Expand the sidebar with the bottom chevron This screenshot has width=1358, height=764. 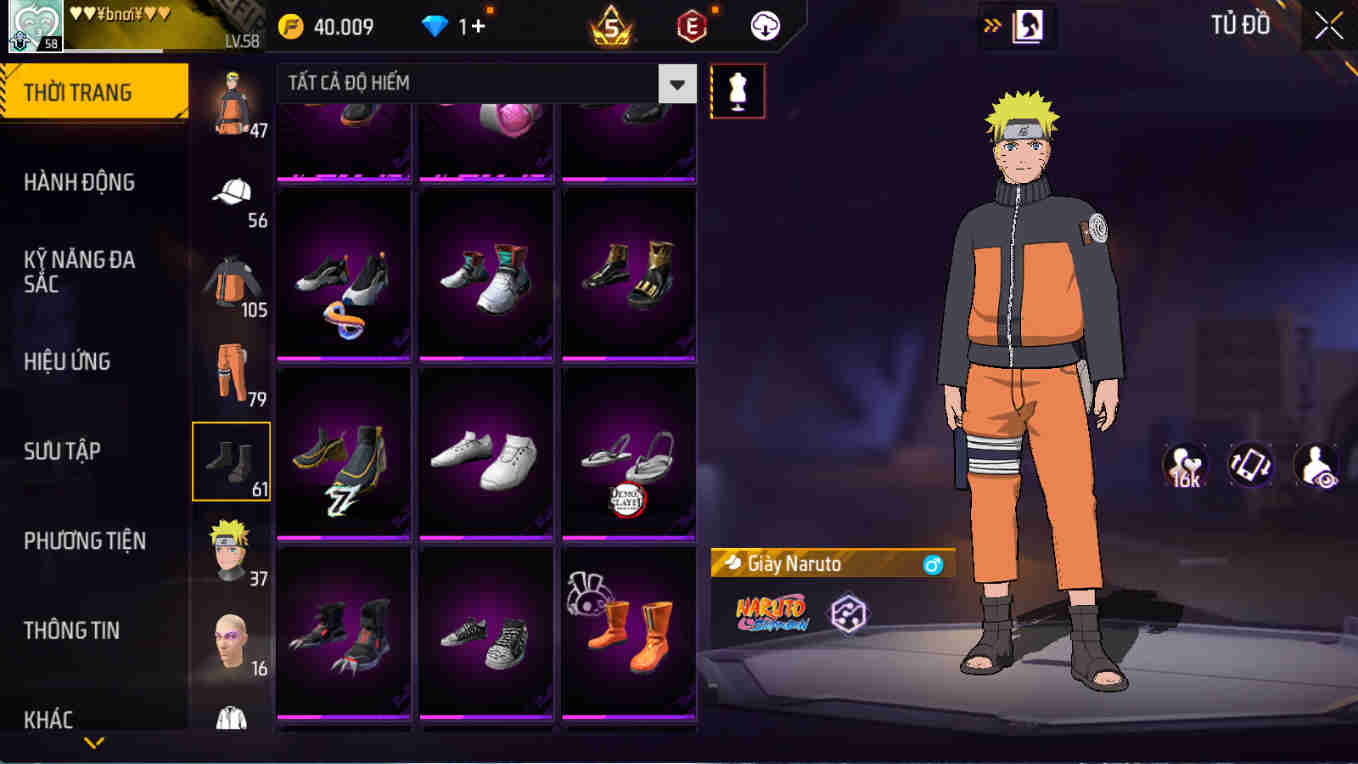click(95, 744)
